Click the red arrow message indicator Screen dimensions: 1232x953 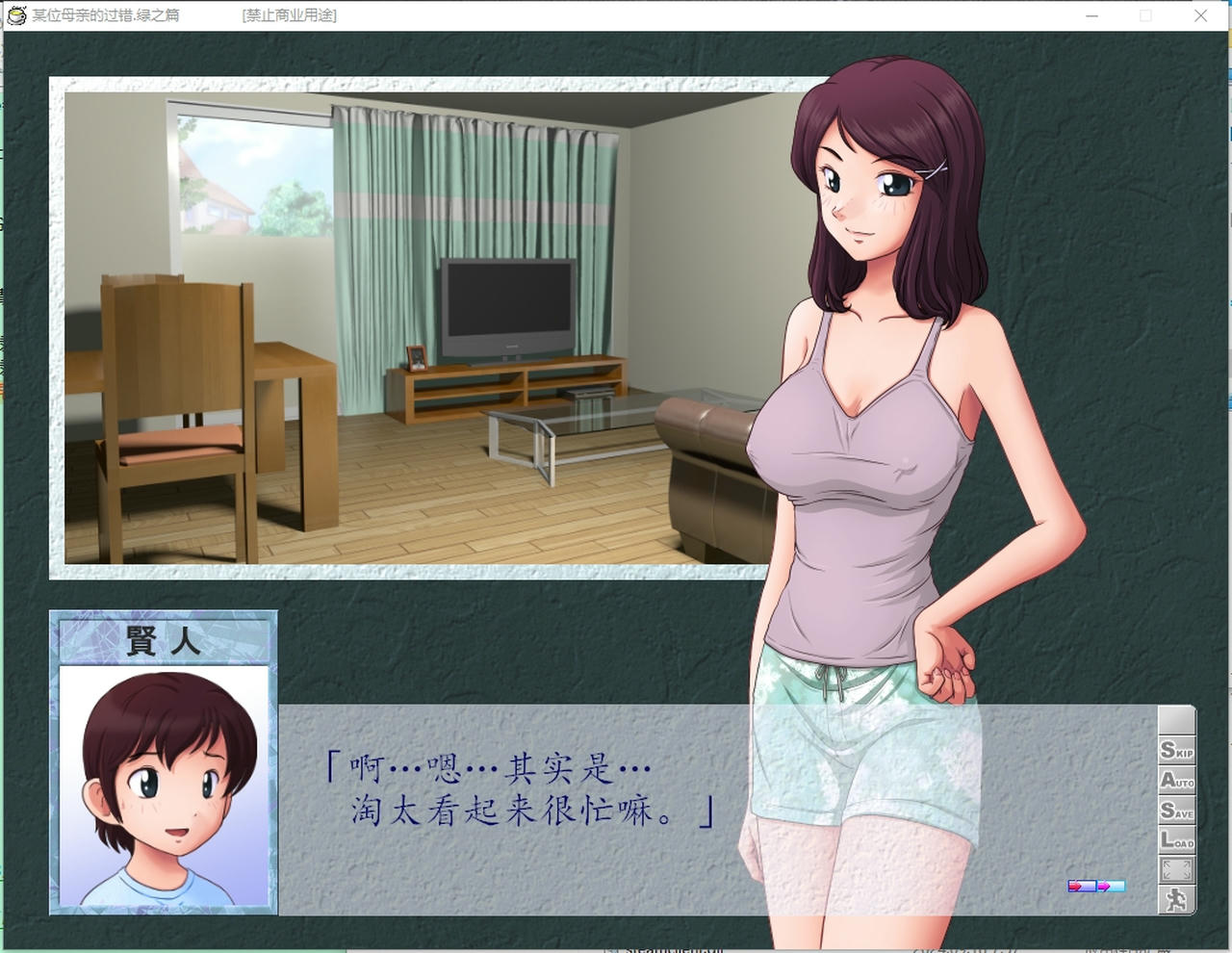click(x=1078, y=887)
